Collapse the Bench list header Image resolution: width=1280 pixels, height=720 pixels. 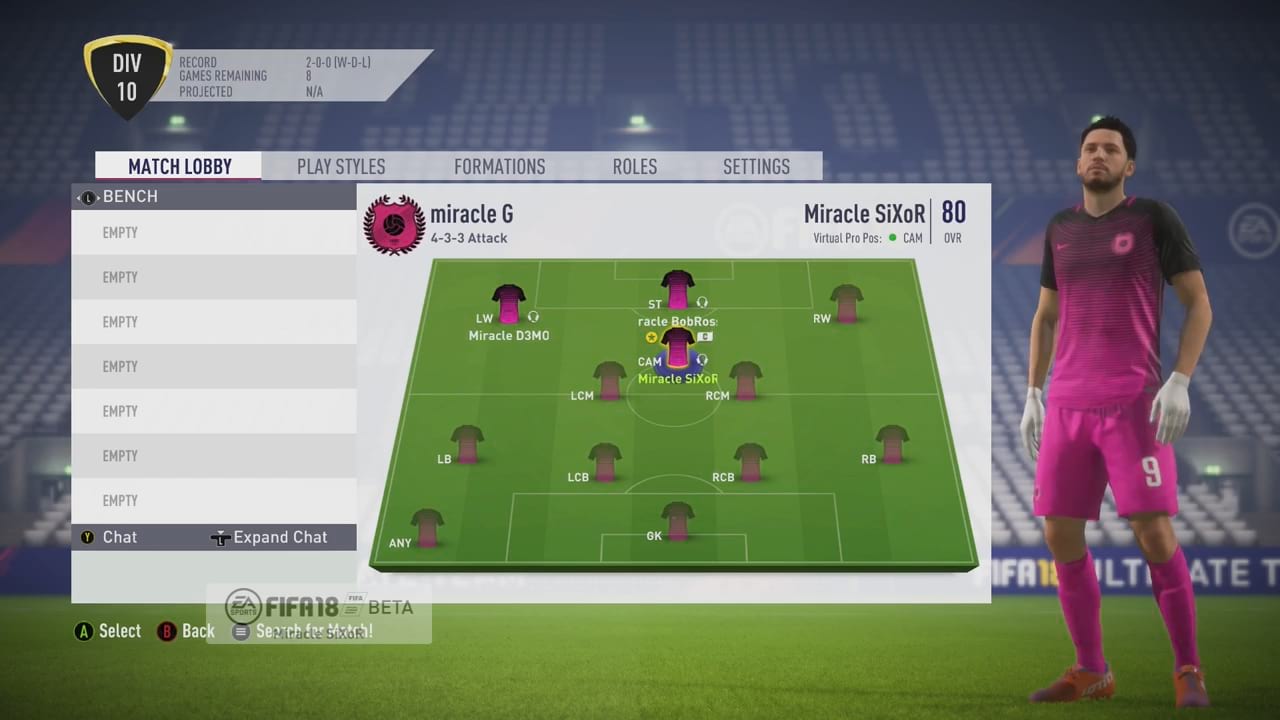click(130, 196)
